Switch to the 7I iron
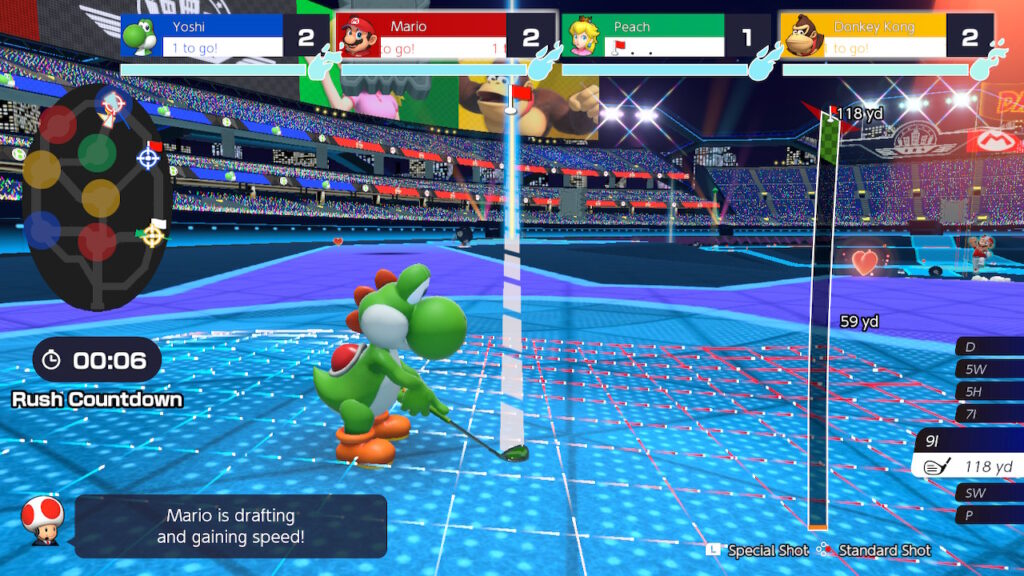Viewport: 1024px width, 576px height. (988, 414)
